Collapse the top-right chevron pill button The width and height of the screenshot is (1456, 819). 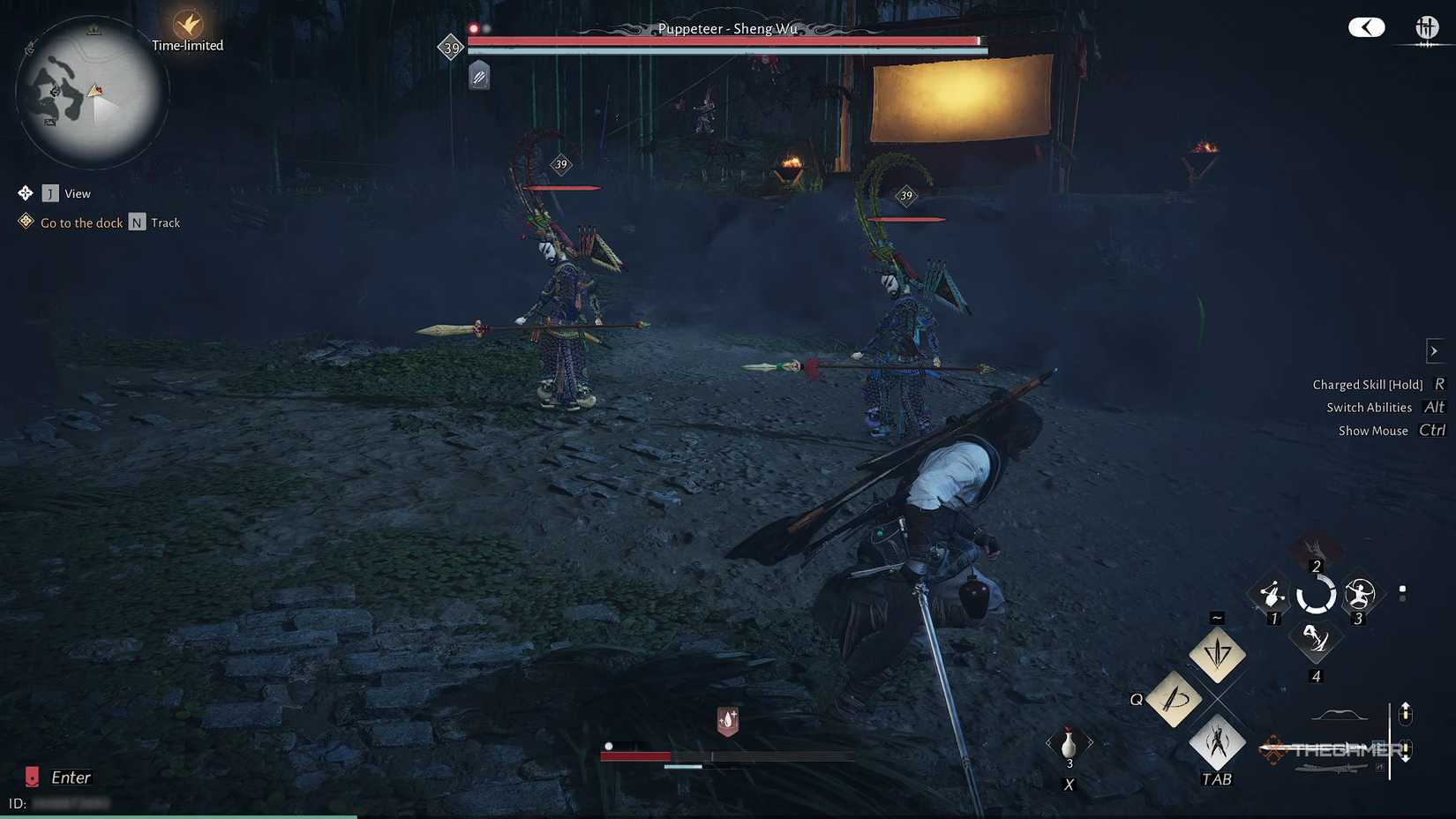(1366, 27)
